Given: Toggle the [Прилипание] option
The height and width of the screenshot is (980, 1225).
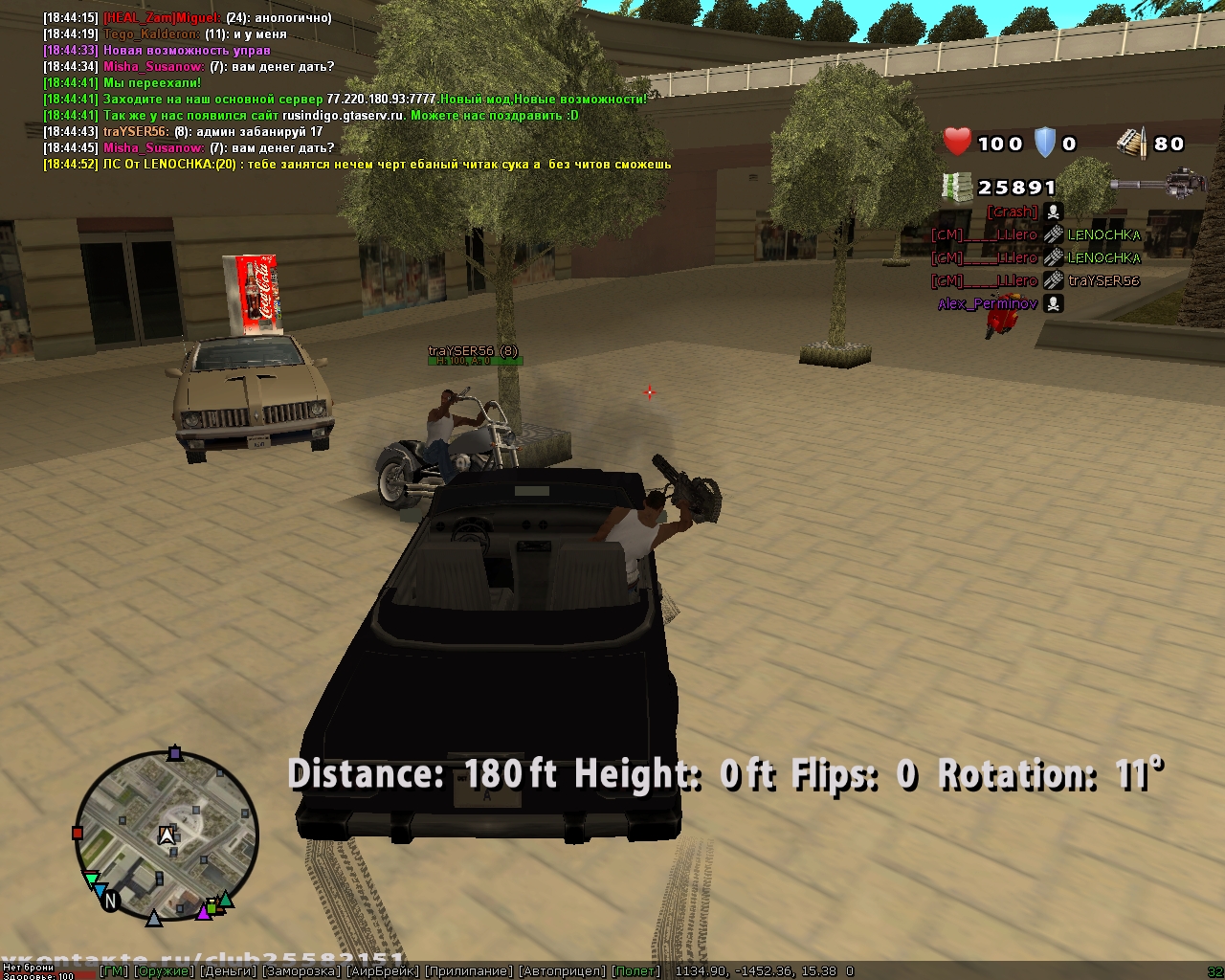Looking at the screenshot, I should tap(469, 971).
